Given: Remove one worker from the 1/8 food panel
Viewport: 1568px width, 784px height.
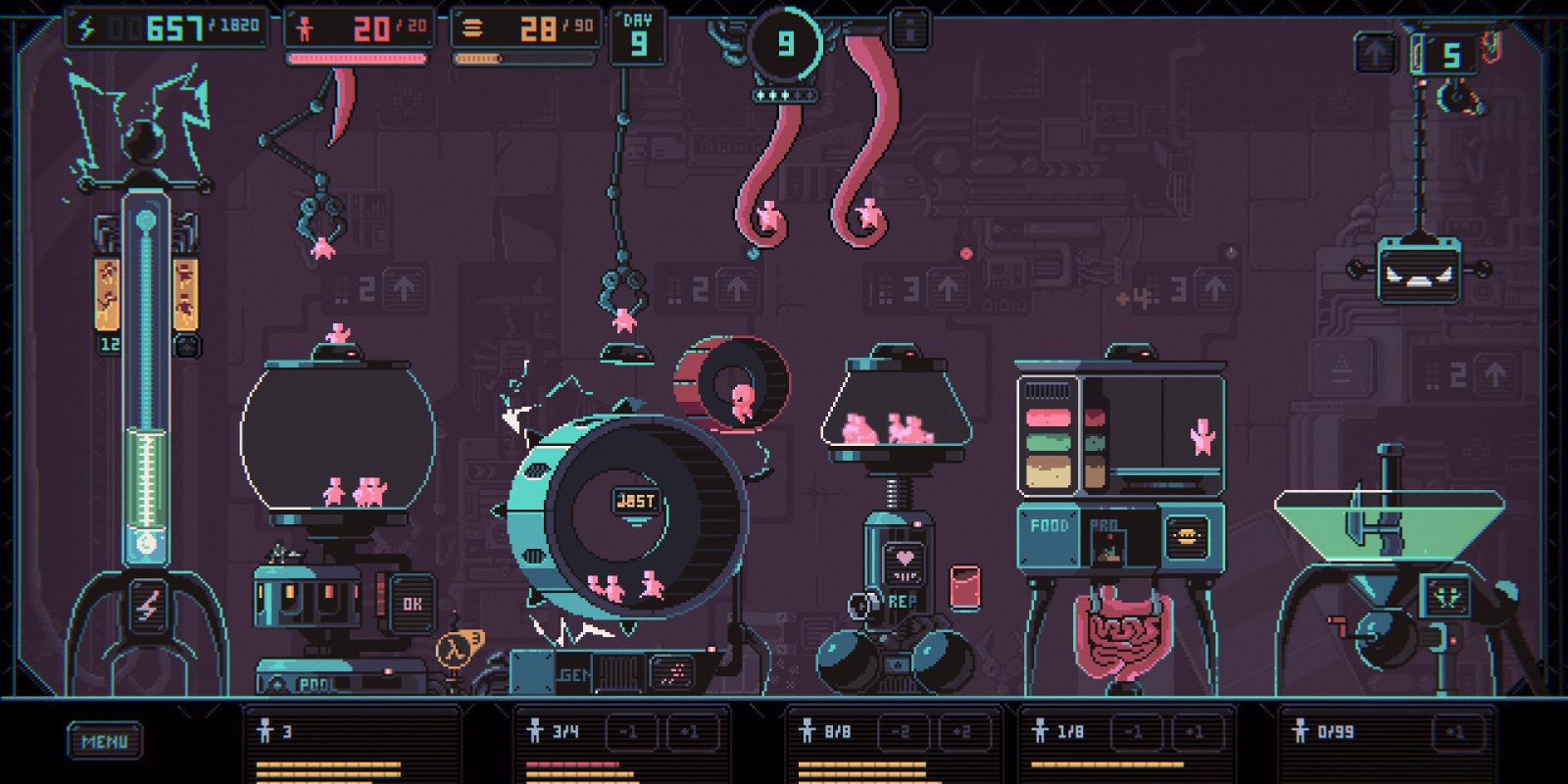Looking at the screenshot, I should 1133,731.
